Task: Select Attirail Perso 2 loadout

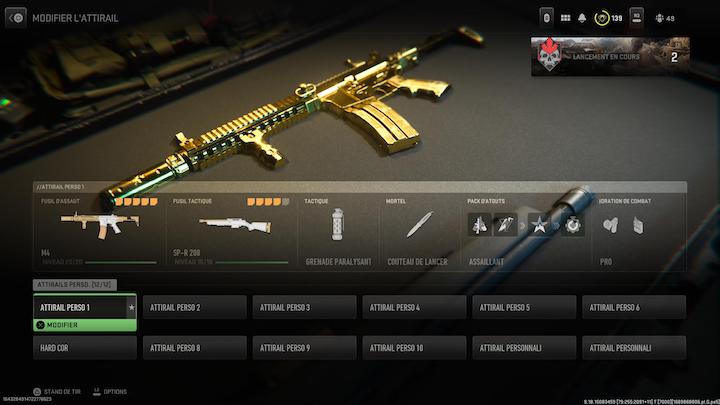Action: coord(194,307)
